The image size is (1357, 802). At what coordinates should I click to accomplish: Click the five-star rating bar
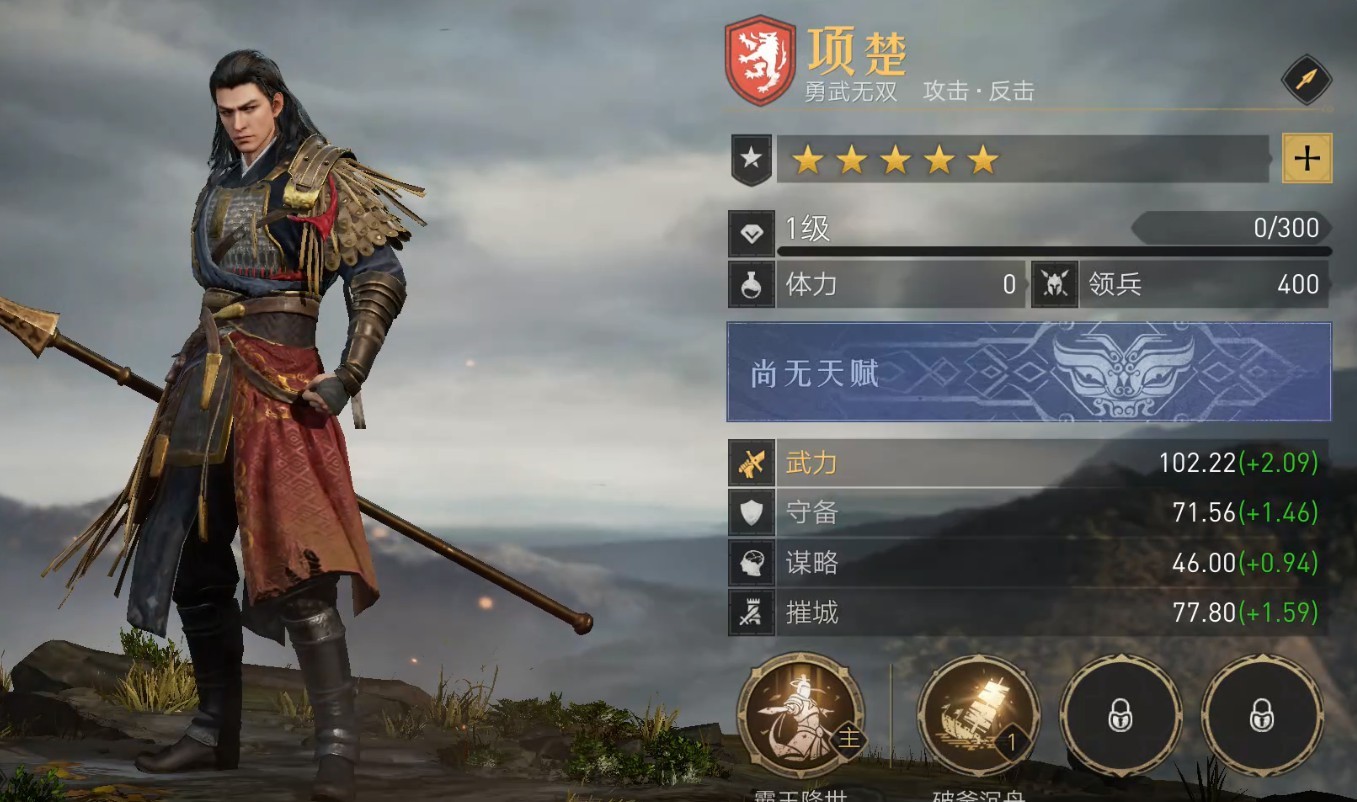point(1022,159)
